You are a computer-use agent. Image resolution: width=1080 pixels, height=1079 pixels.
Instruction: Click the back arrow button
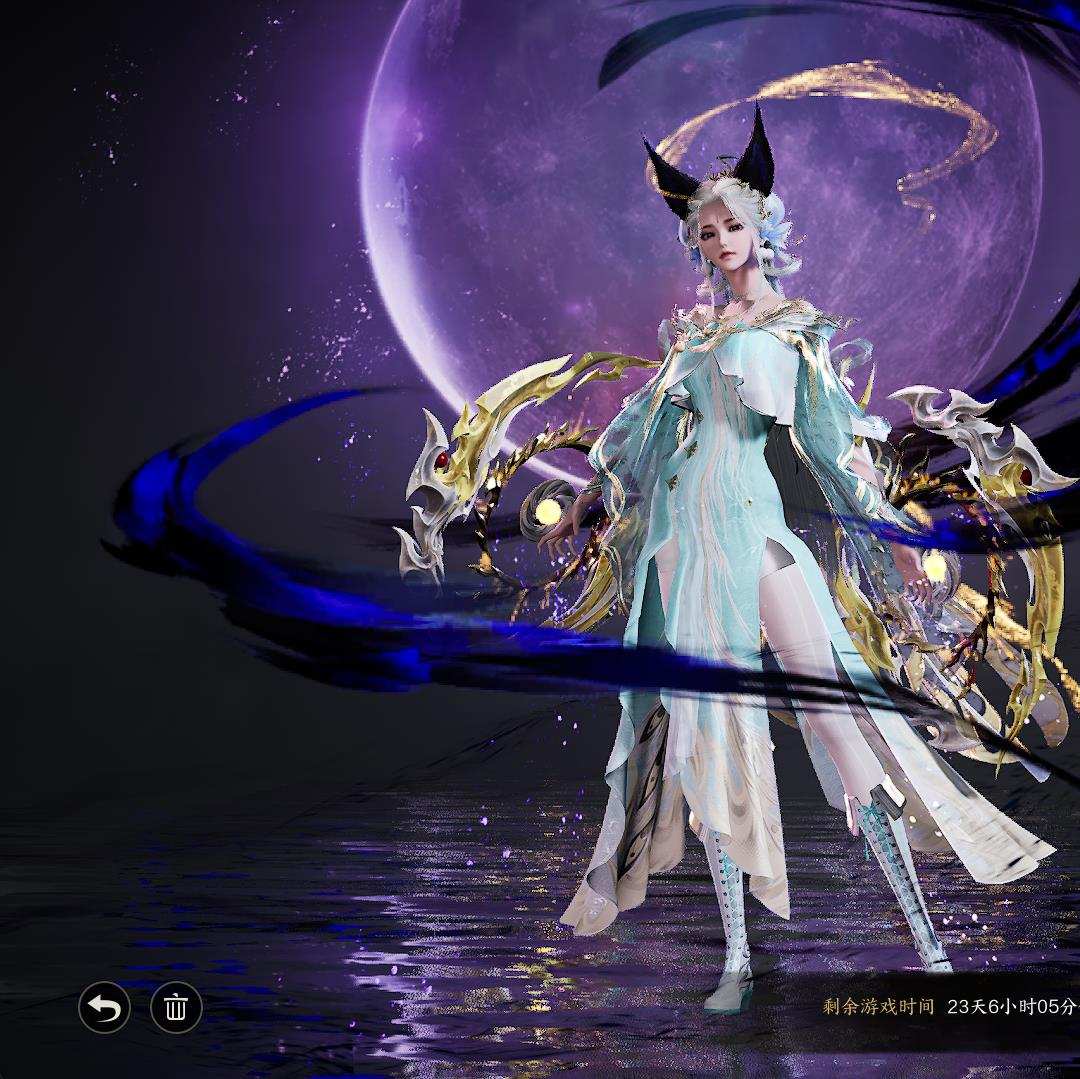point(104,1007)
